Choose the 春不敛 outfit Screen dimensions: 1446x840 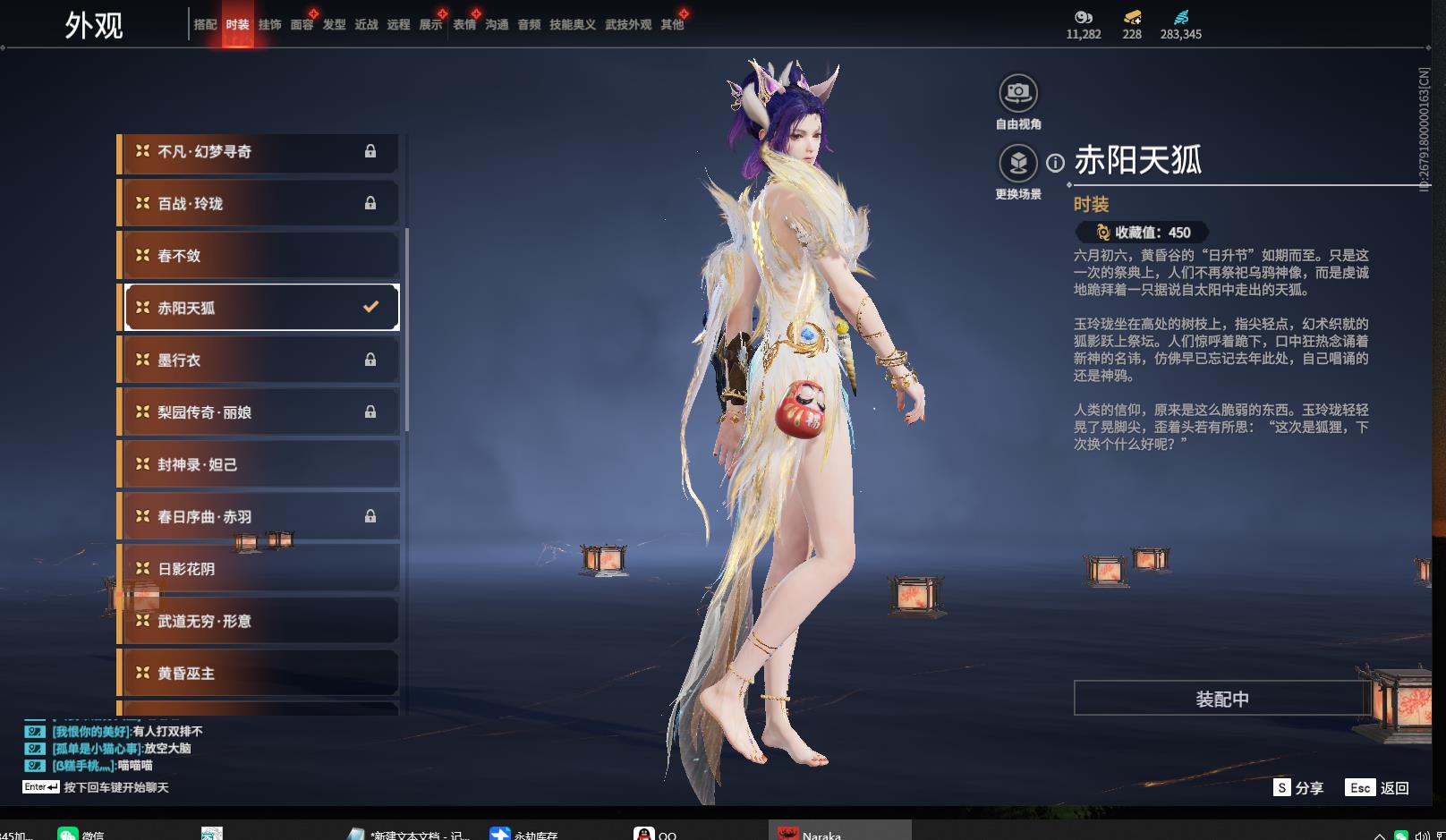pos(259,256)
